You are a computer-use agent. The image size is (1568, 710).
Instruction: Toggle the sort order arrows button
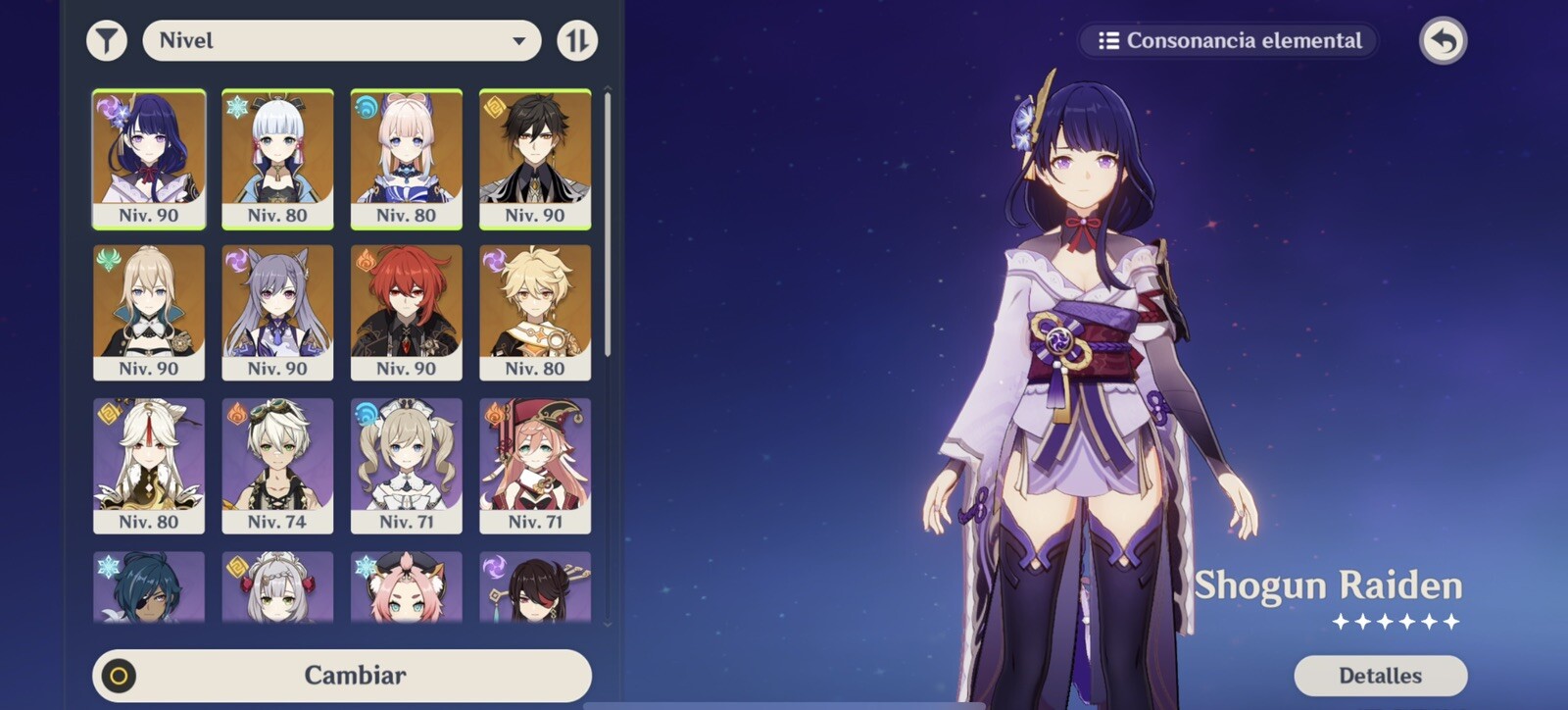click(577, 41)
